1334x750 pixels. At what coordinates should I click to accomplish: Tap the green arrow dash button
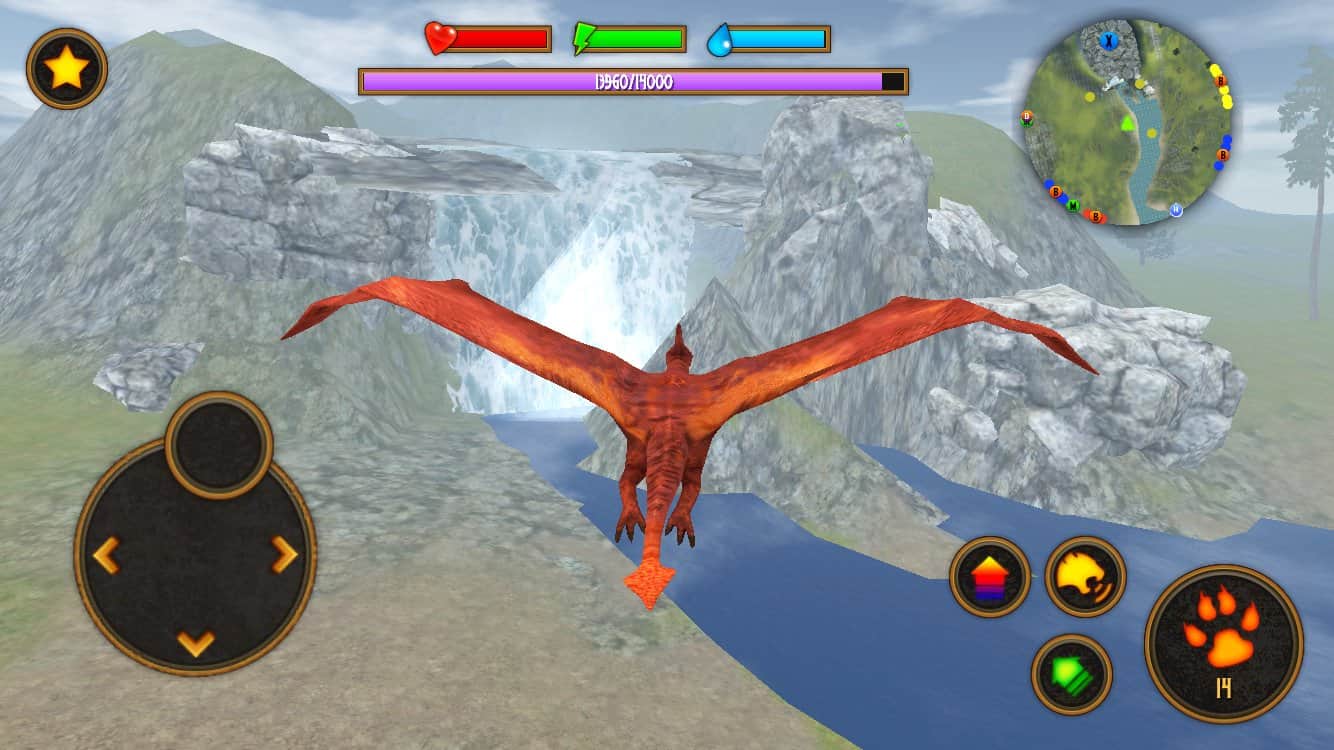(1072, 674)
